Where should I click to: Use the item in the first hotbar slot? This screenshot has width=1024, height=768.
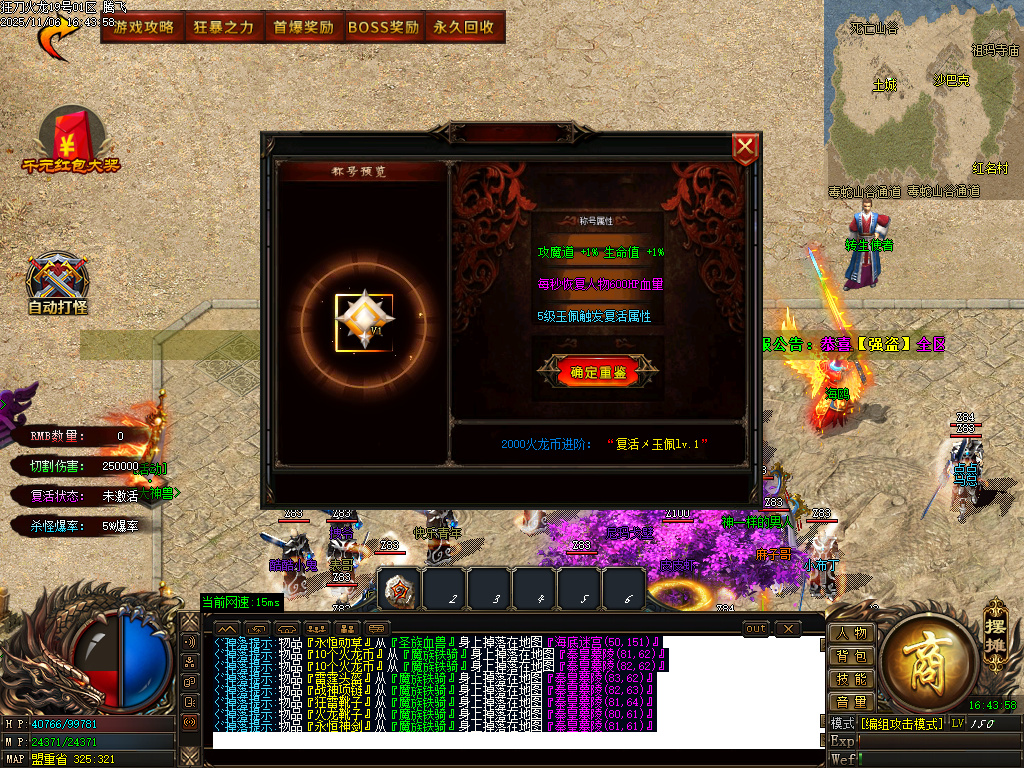coord(401,590)
